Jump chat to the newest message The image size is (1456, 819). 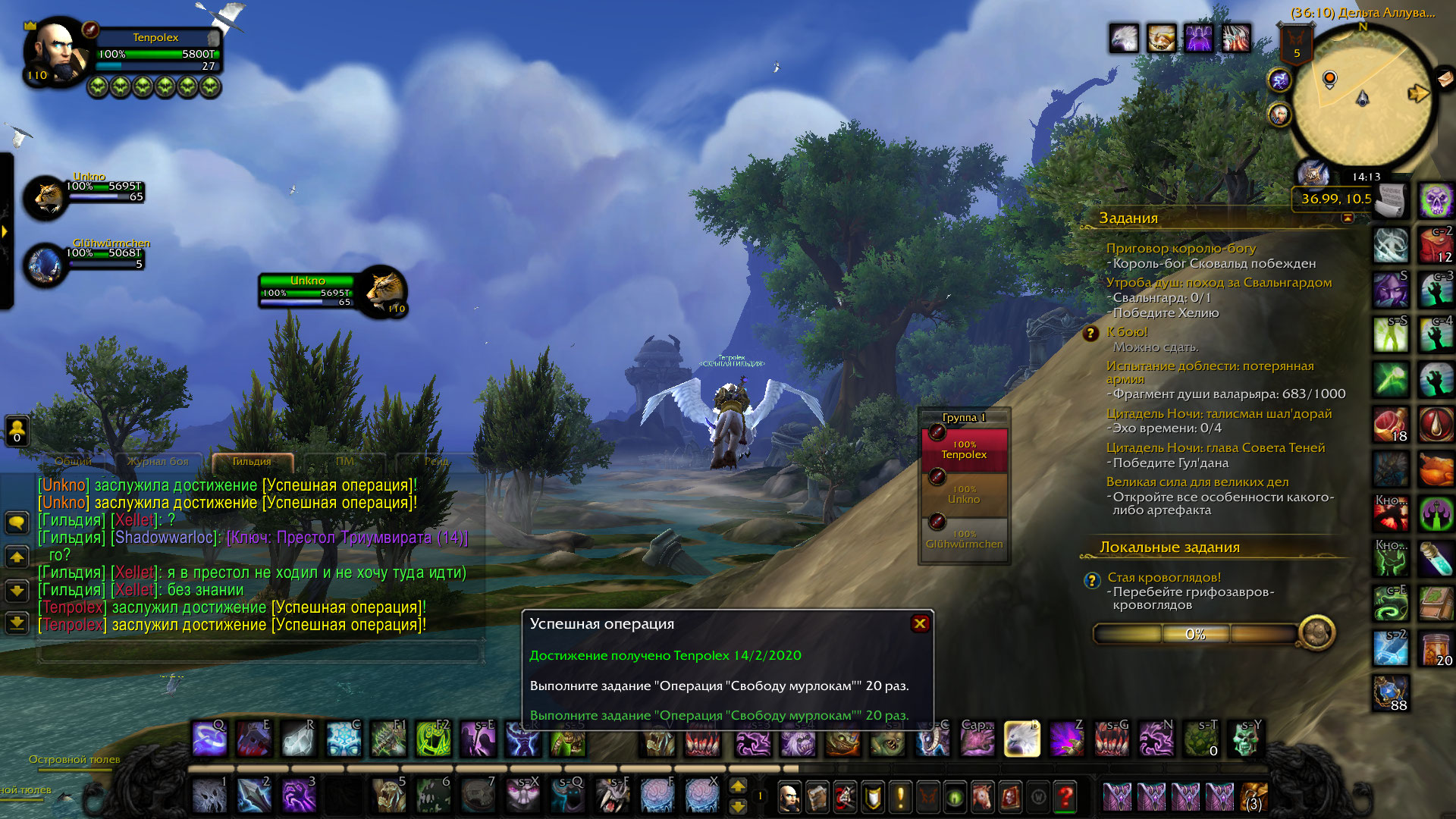pyautogui.click(x=17, y=623)
